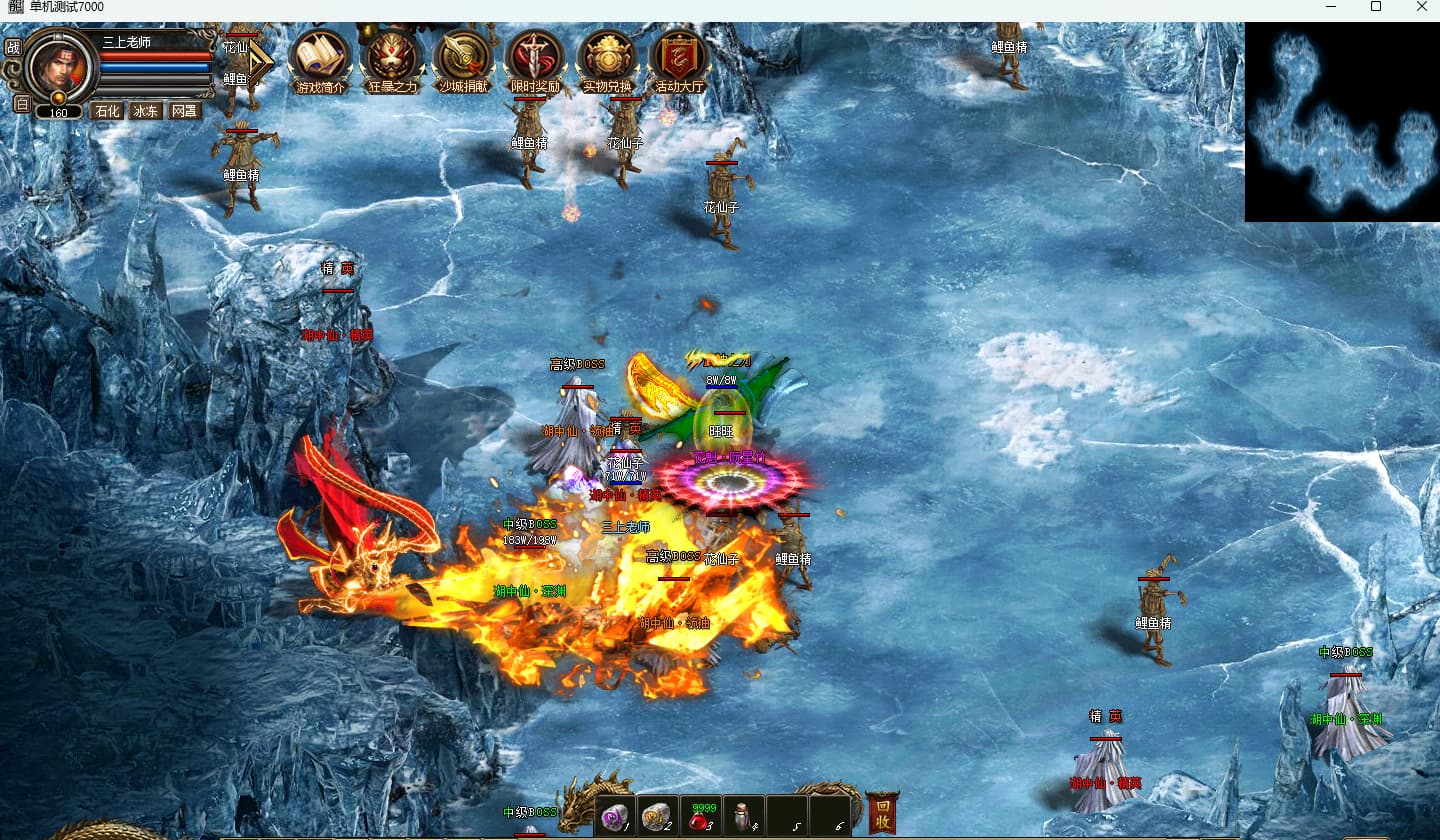The image size is (1440, 840).
Task: Use the flask item in slot 4
Action: pos(744,817)
